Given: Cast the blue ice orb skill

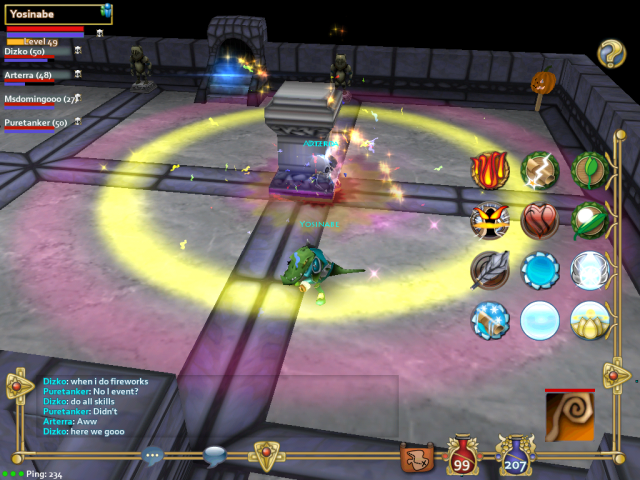Looking at the screenshot, I should tap(540, 270).
